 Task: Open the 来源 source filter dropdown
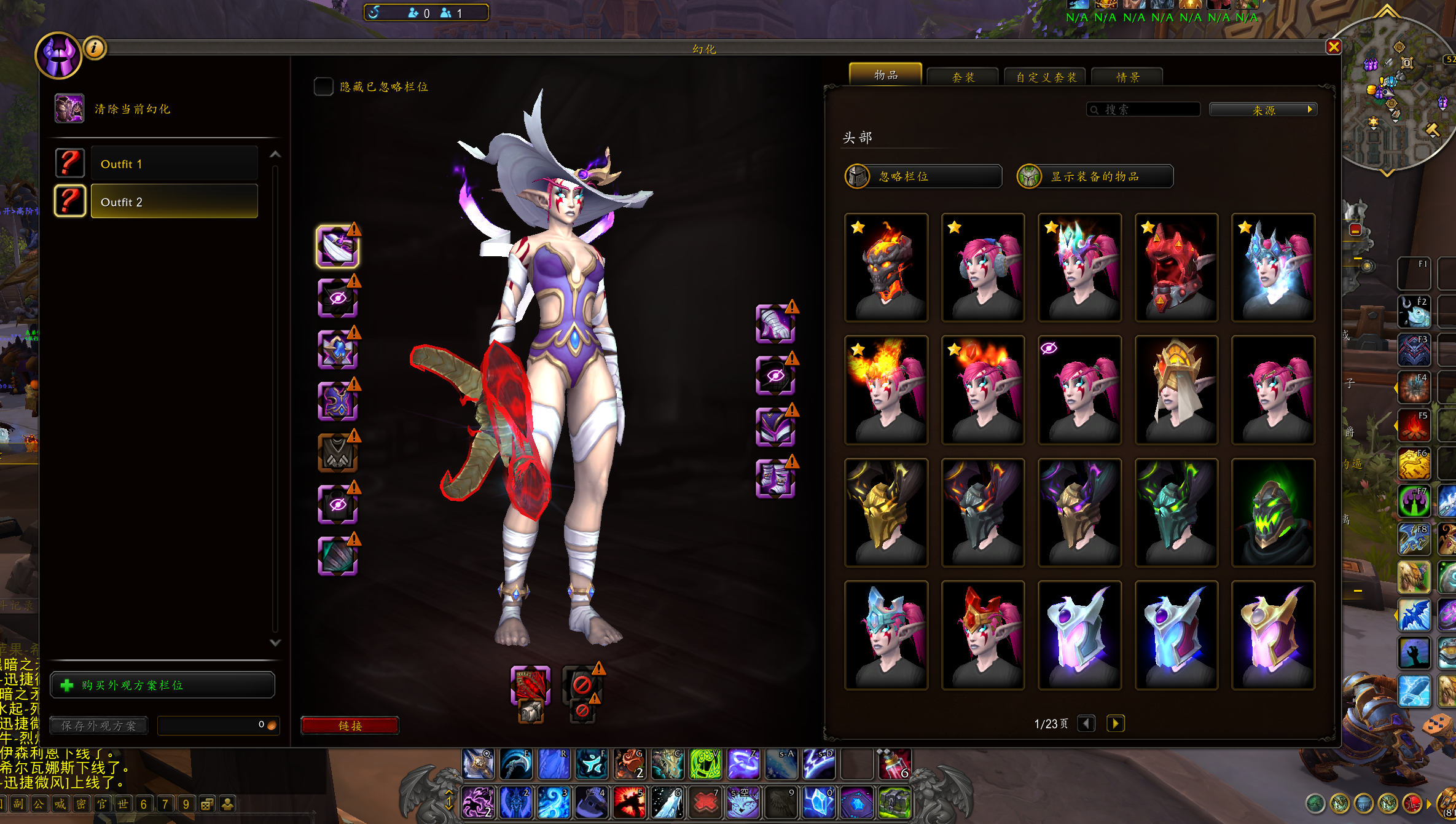[x=1263, y=110]
